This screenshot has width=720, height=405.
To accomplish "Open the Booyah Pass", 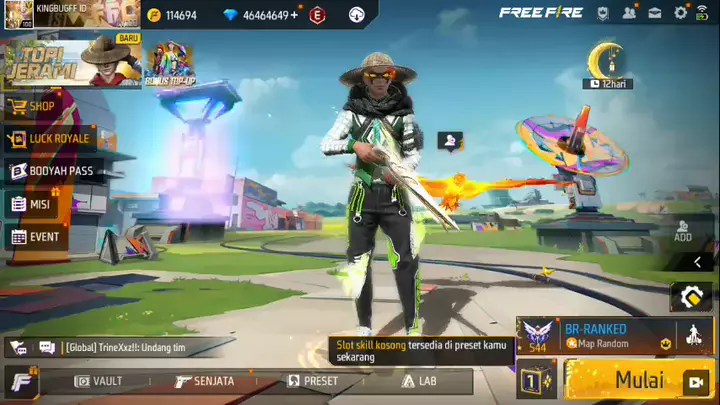I will 54,171.
